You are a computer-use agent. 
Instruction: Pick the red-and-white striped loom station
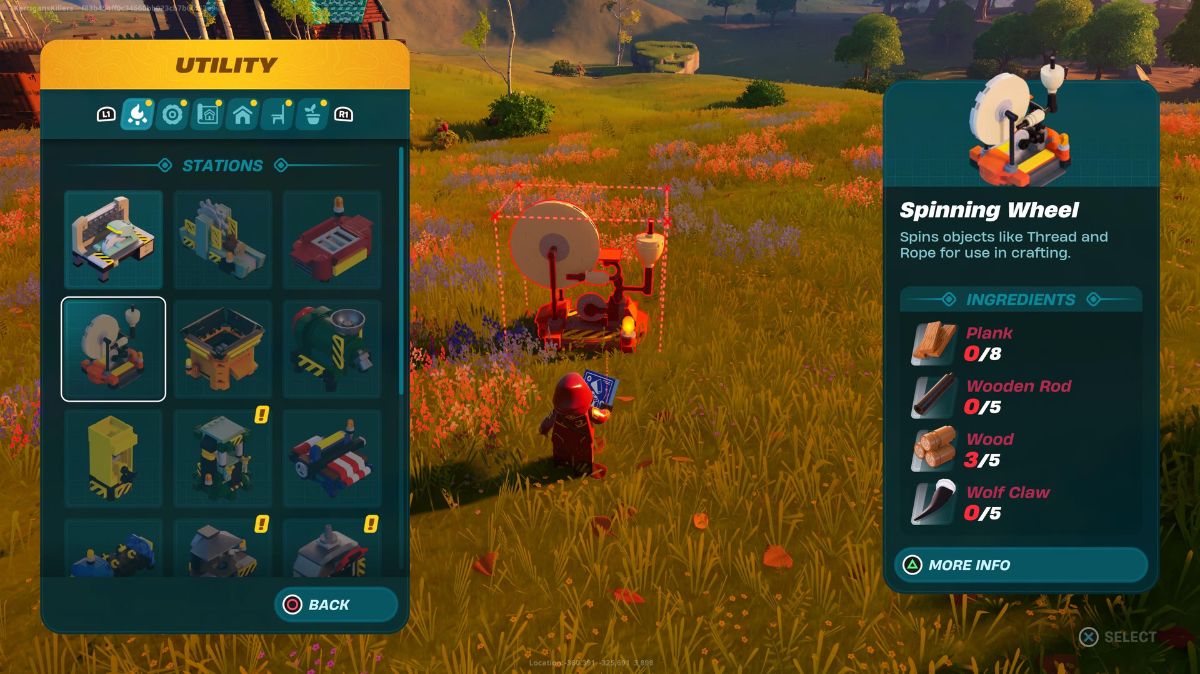(332, 458)
